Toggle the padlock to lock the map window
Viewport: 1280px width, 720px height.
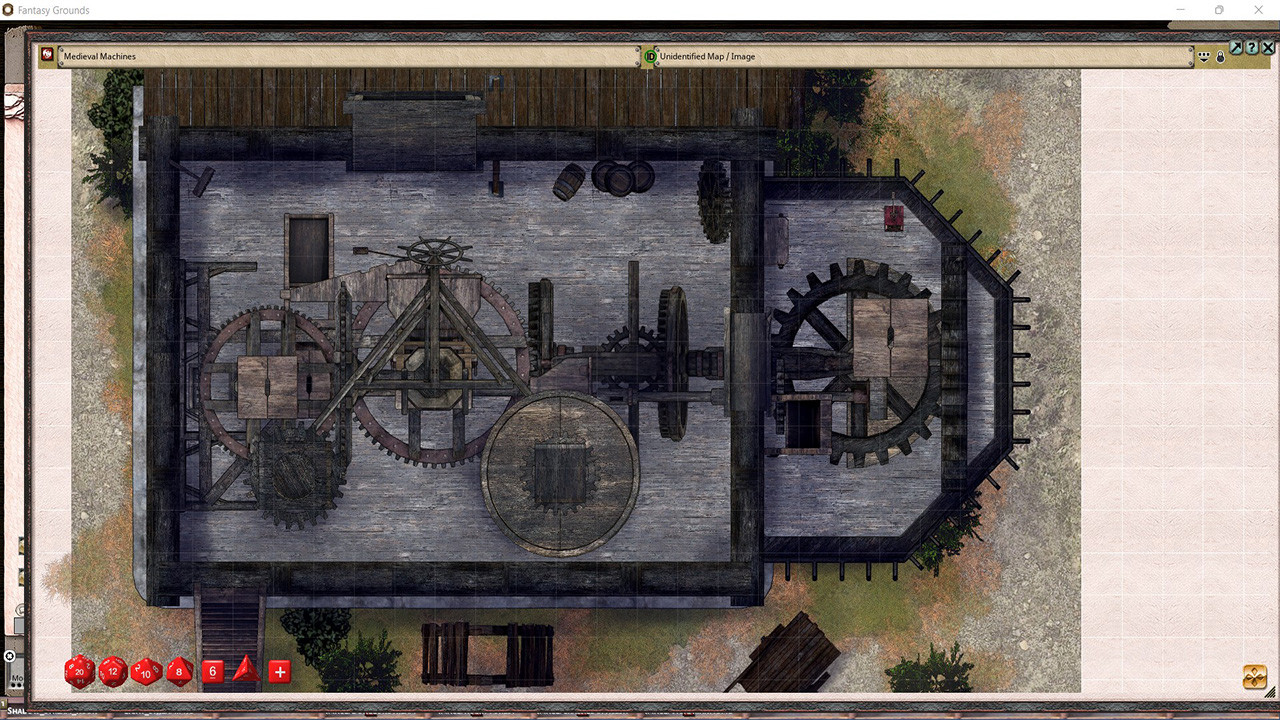tap(1220, 56)
